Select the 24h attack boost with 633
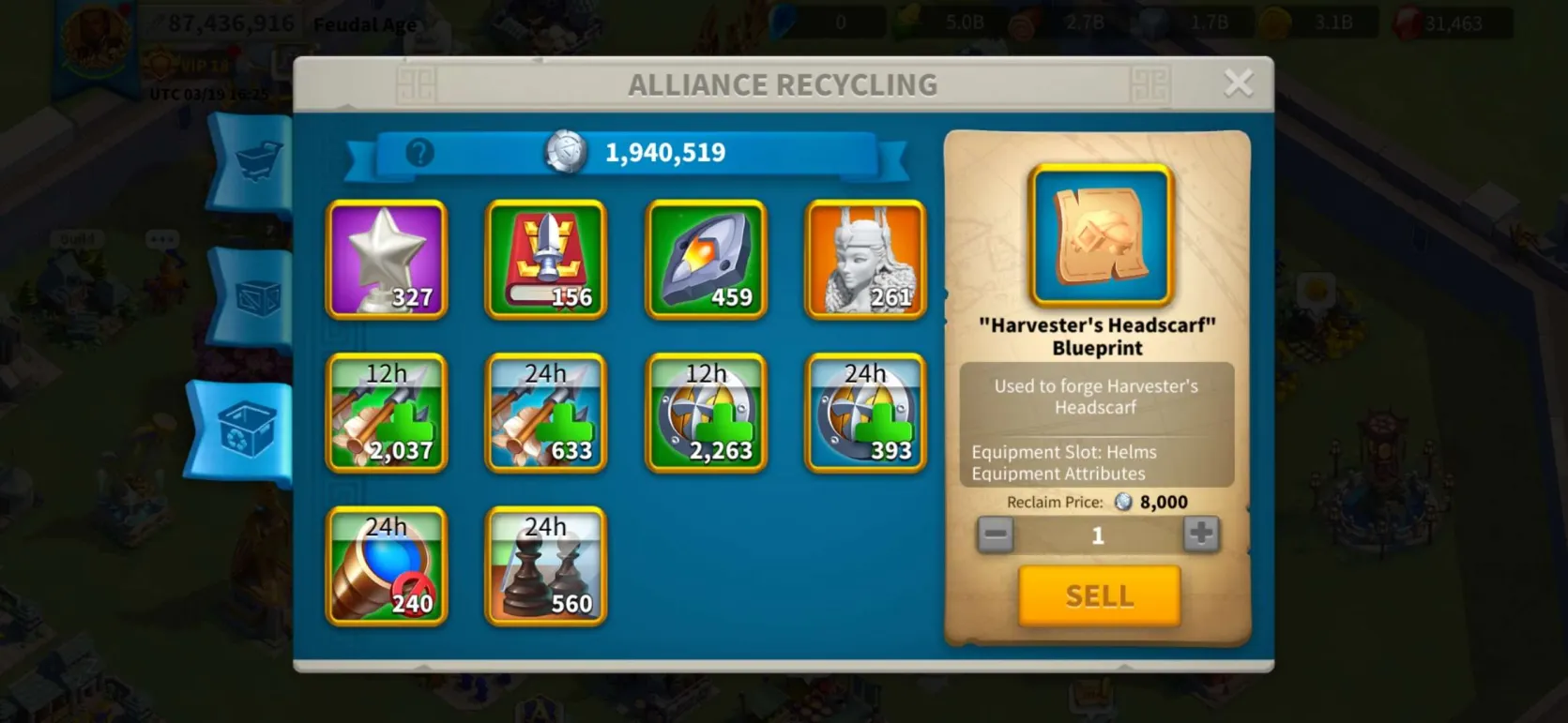Image resolution: width=1568 pixels, height=723 pixels. (x=546, y=413)
